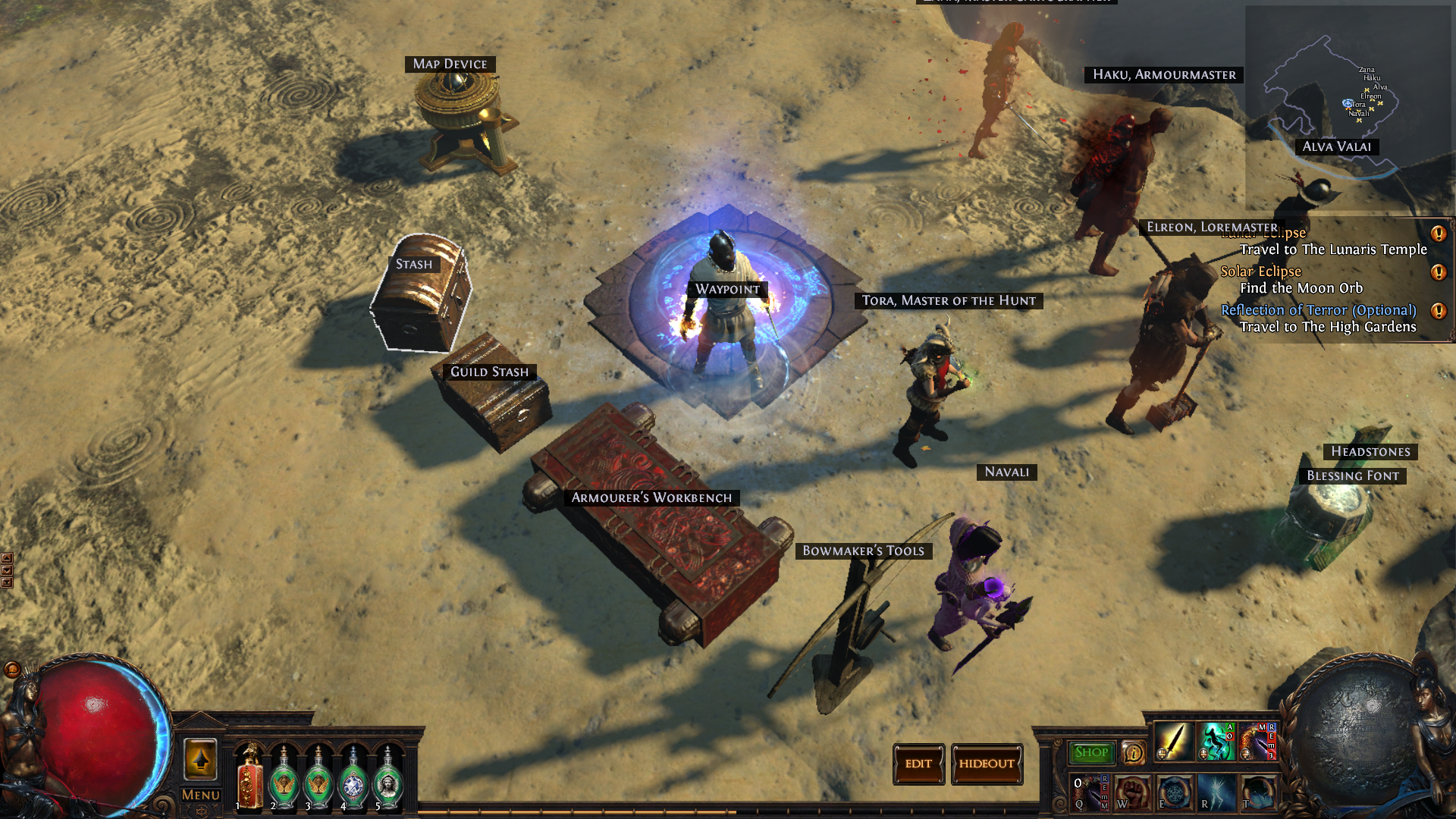Click the Hideout button
The image size is (1456, 819).
point(987,764)
